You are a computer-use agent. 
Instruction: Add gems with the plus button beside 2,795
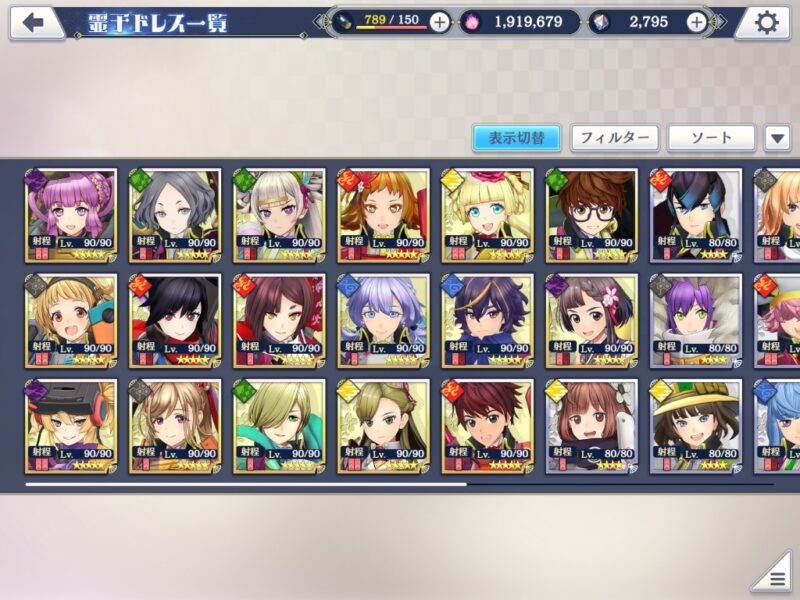click(697, 22)
